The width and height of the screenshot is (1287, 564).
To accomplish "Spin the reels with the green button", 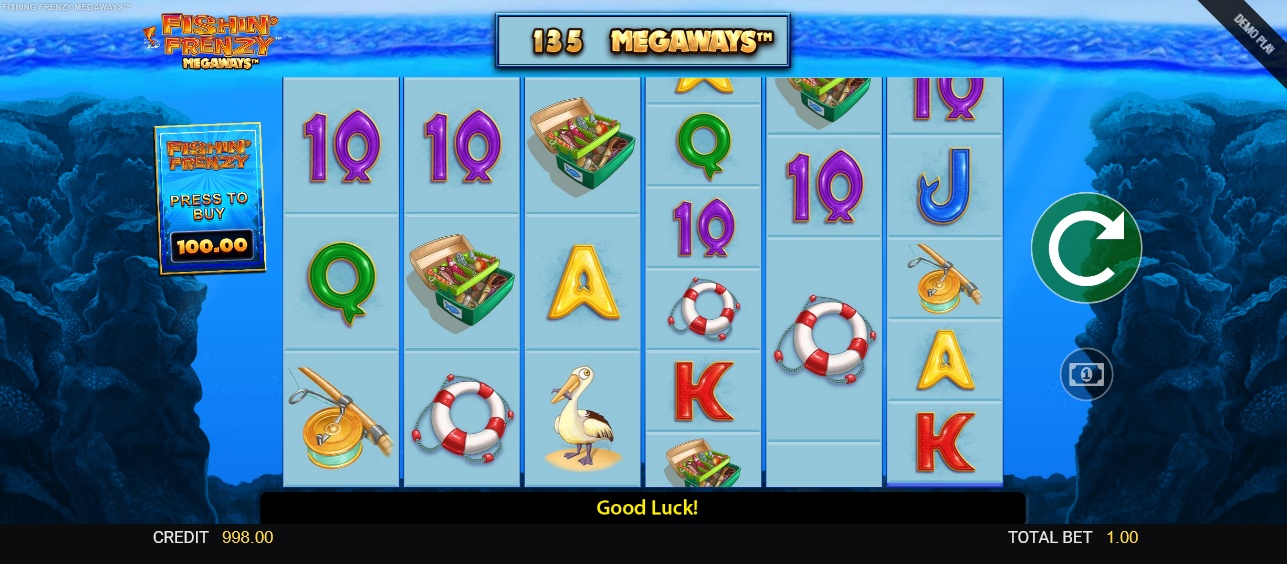I will pyautogui.click(x=1086, y=247).
